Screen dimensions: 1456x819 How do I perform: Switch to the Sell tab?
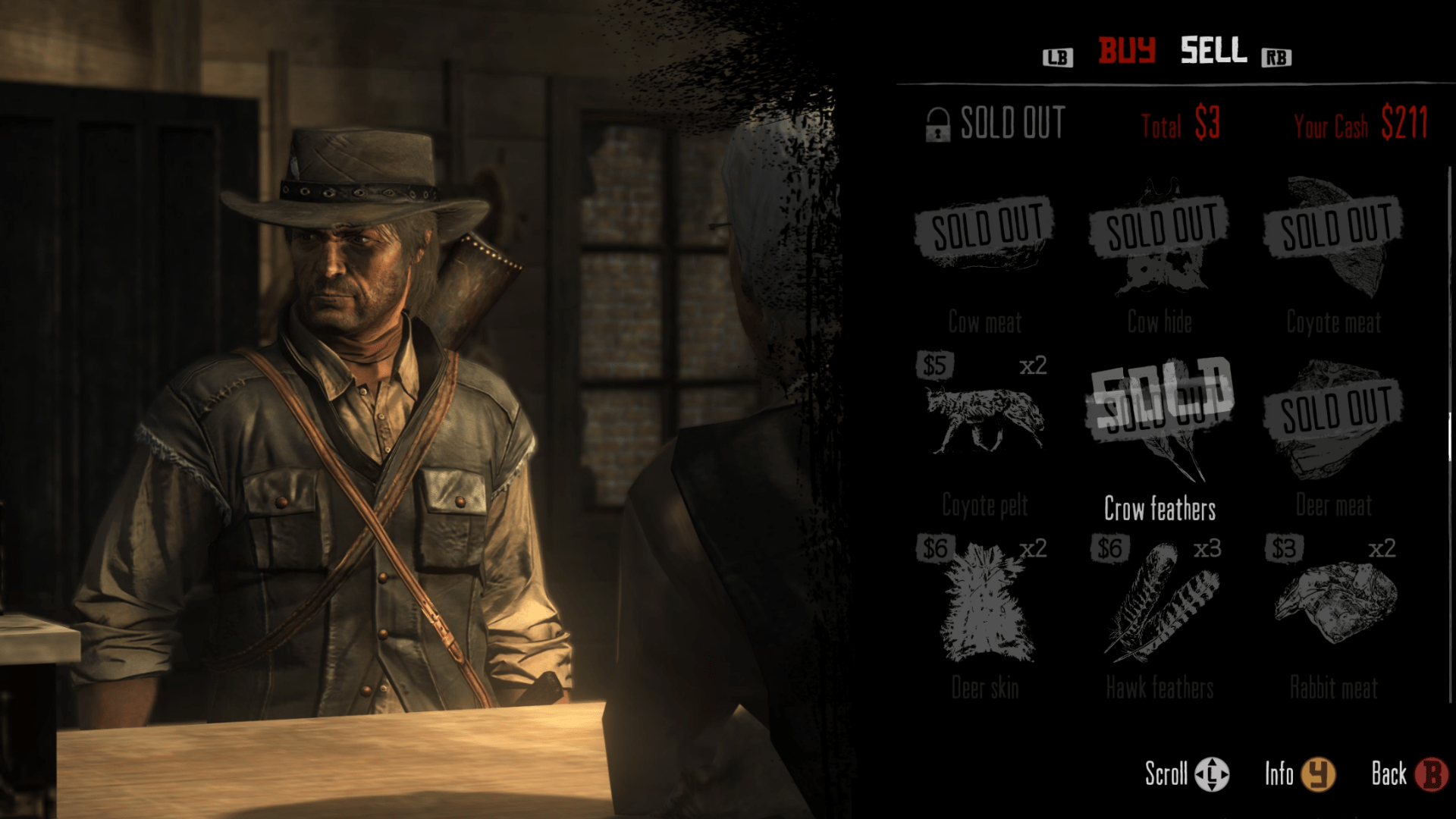1213,51
